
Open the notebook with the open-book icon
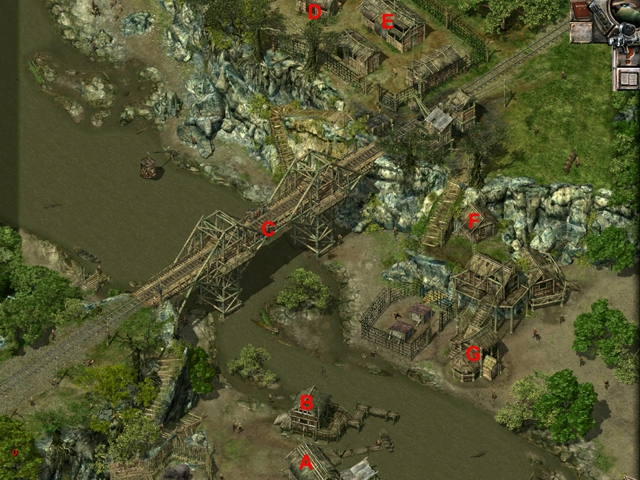[627, 77]
